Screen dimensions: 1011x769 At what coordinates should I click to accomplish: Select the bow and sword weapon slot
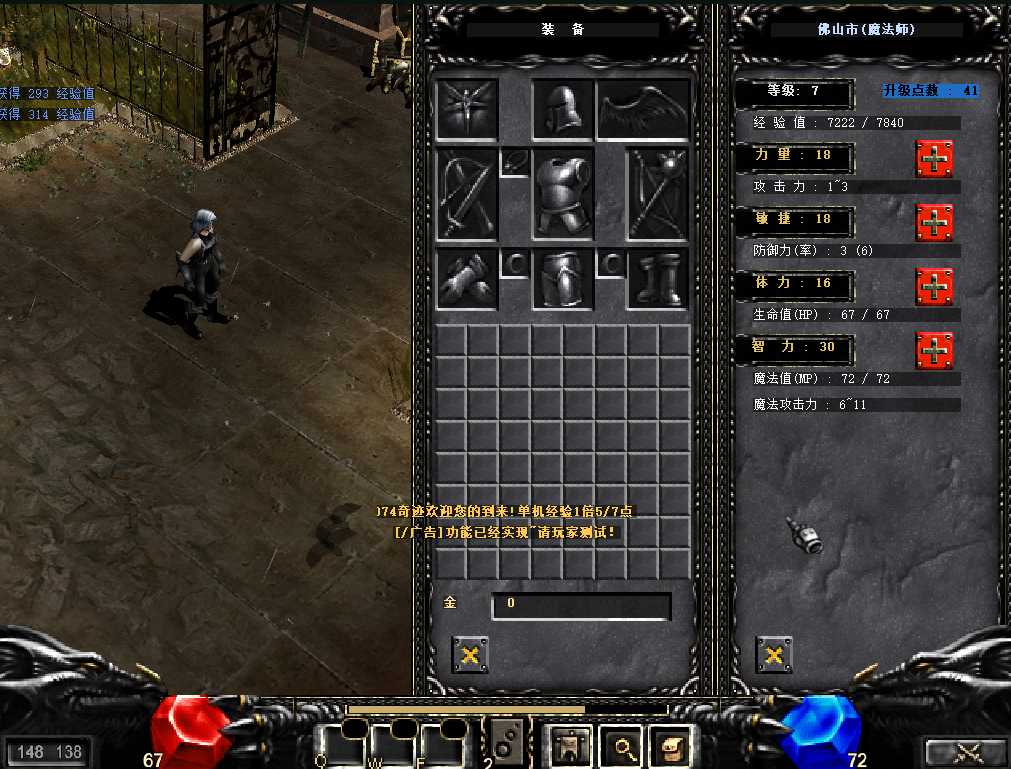point(467,194)
